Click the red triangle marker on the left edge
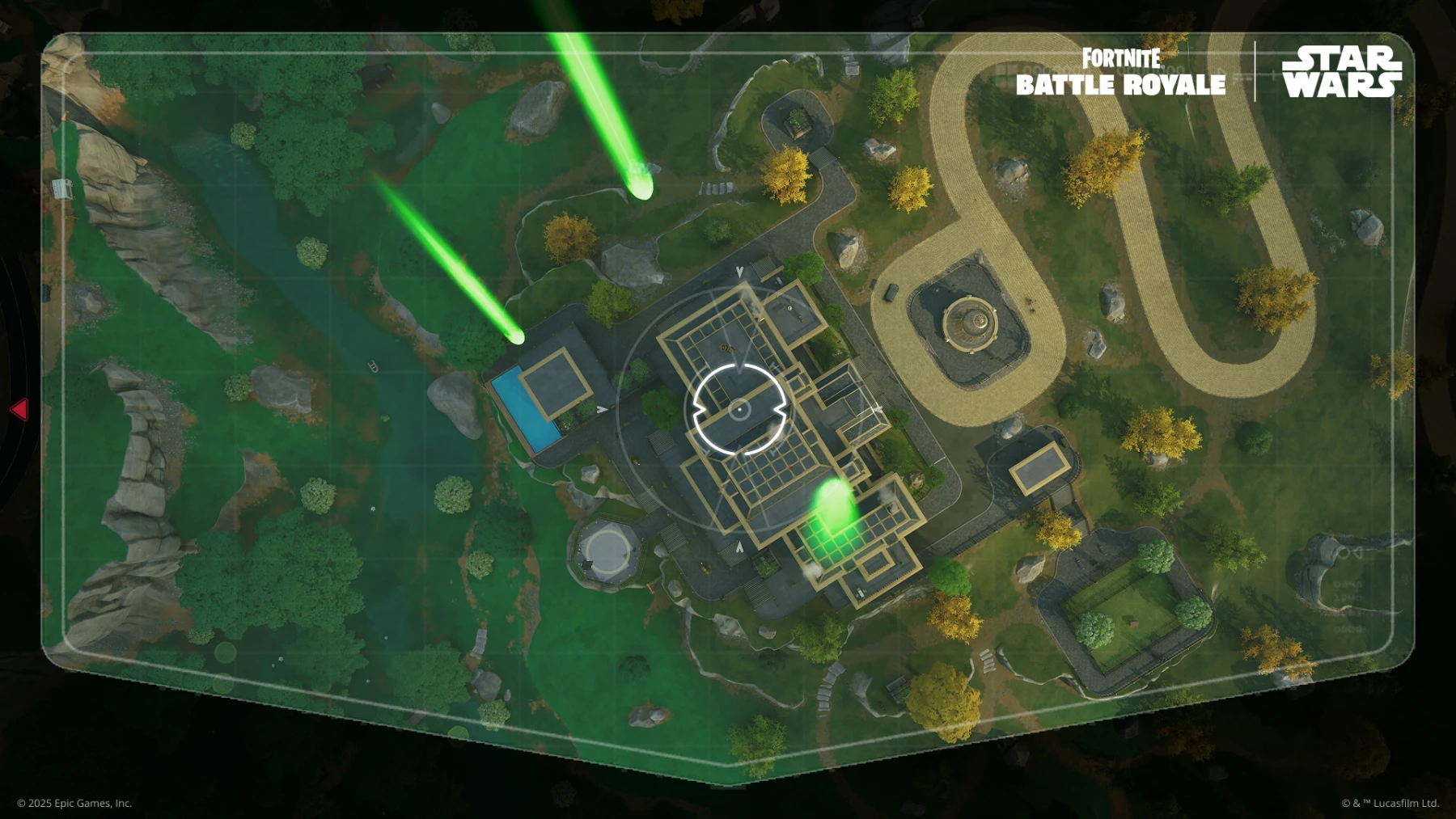 [18, 411]
